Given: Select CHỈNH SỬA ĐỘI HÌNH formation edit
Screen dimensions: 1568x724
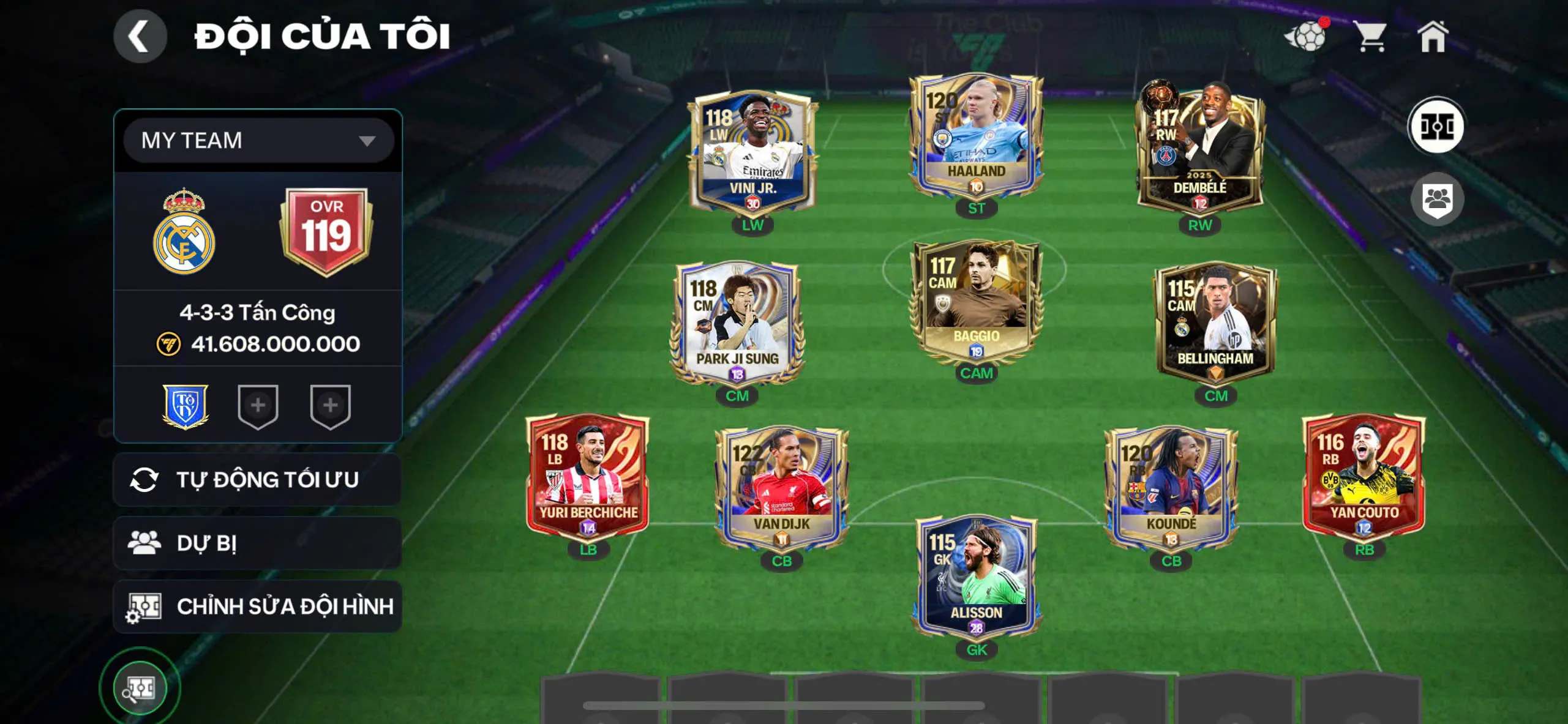Looking at the screenshot, I should click(258, 606).
